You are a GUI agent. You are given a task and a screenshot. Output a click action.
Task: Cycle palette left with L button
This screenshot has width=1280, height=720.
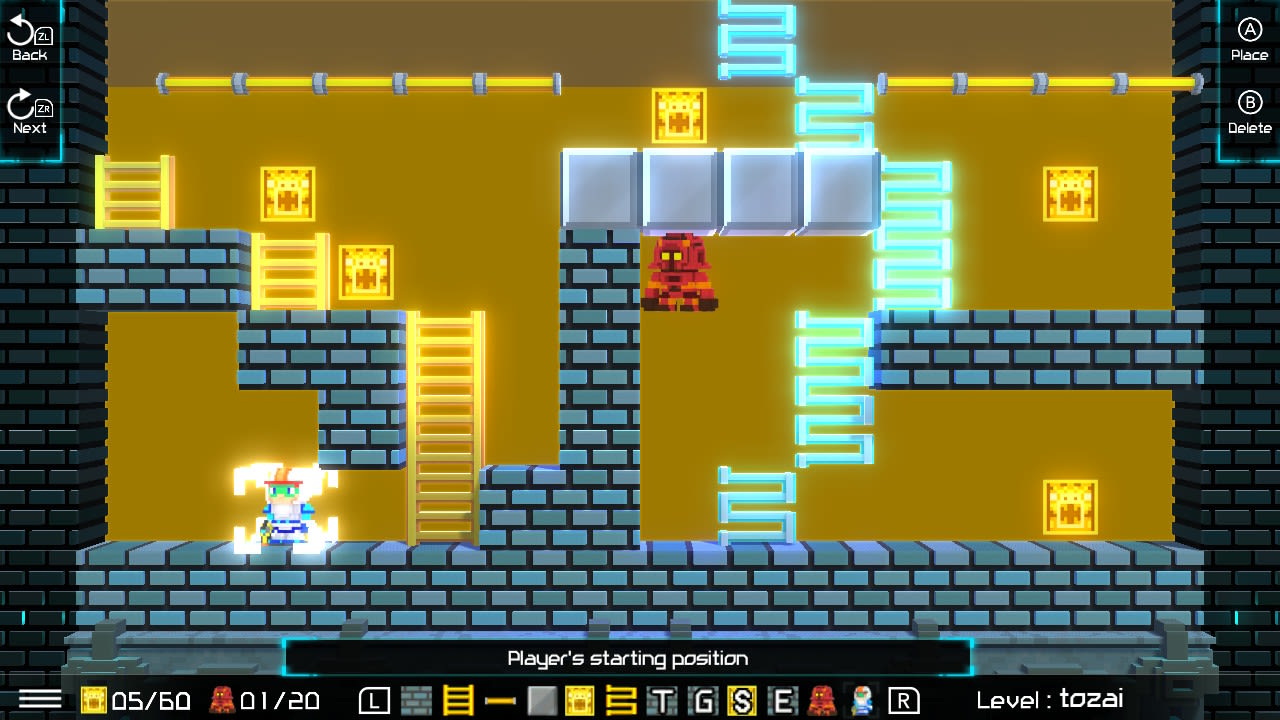[x=374, y=702]
